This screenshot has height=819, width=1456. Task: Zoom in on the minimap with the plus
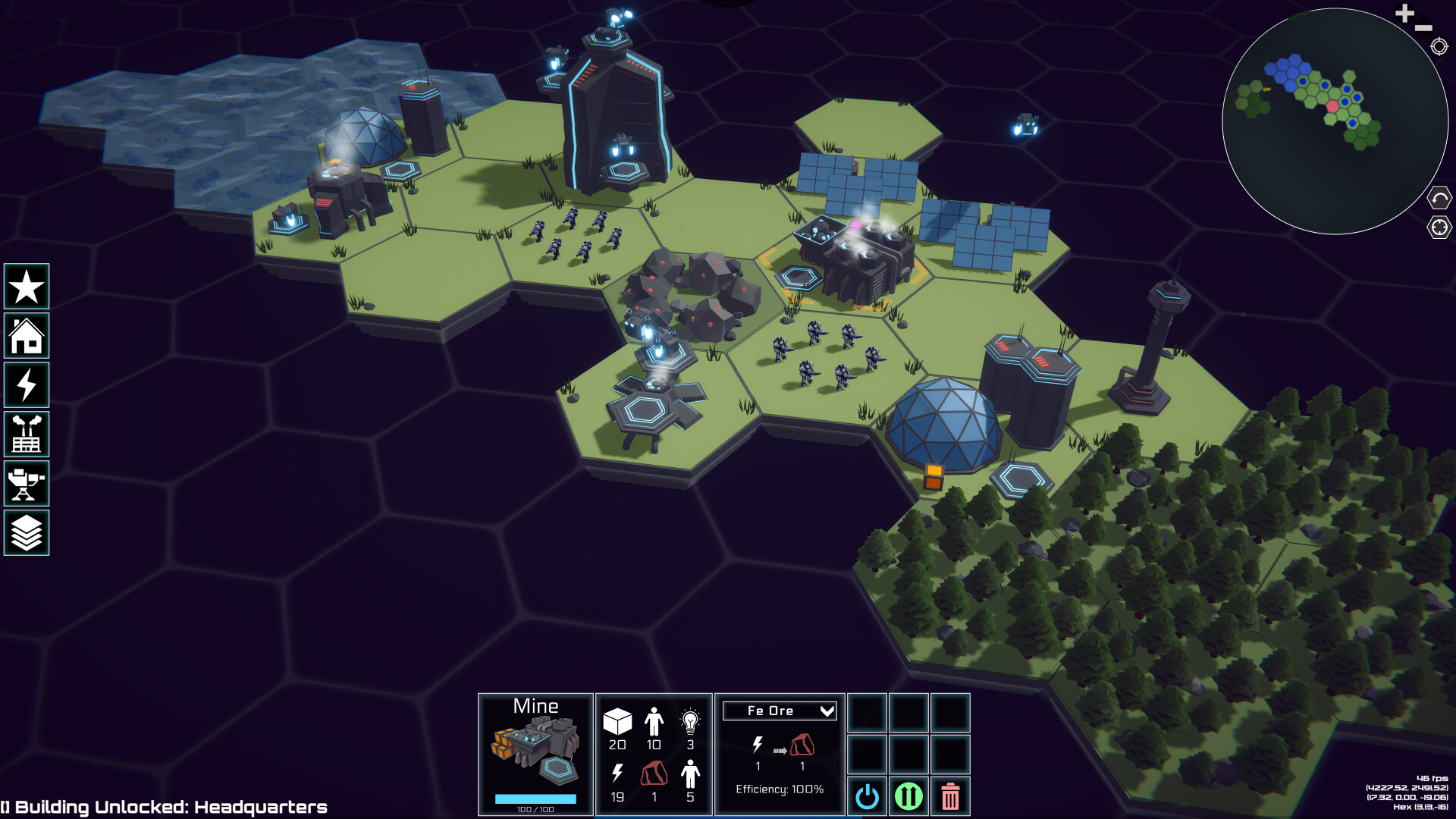tap(1404, 13)
